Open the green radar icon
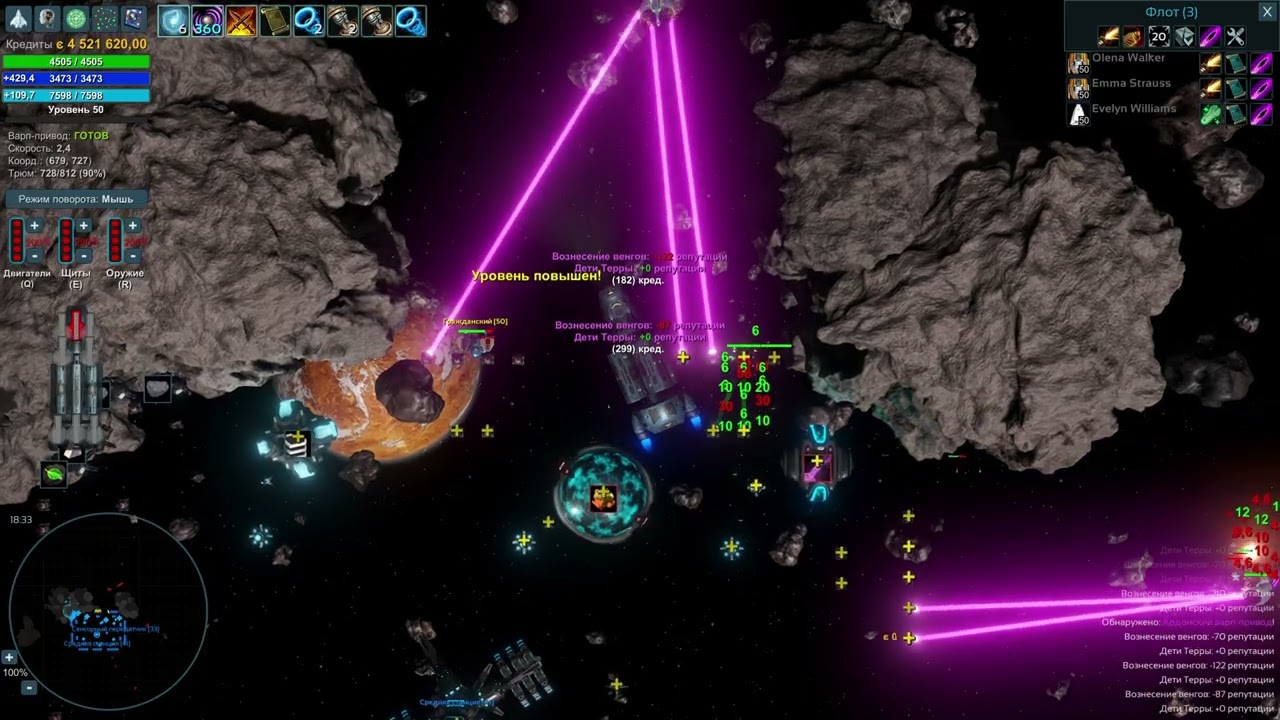This screenshot has width=1280, height=720. coord(76,18)
